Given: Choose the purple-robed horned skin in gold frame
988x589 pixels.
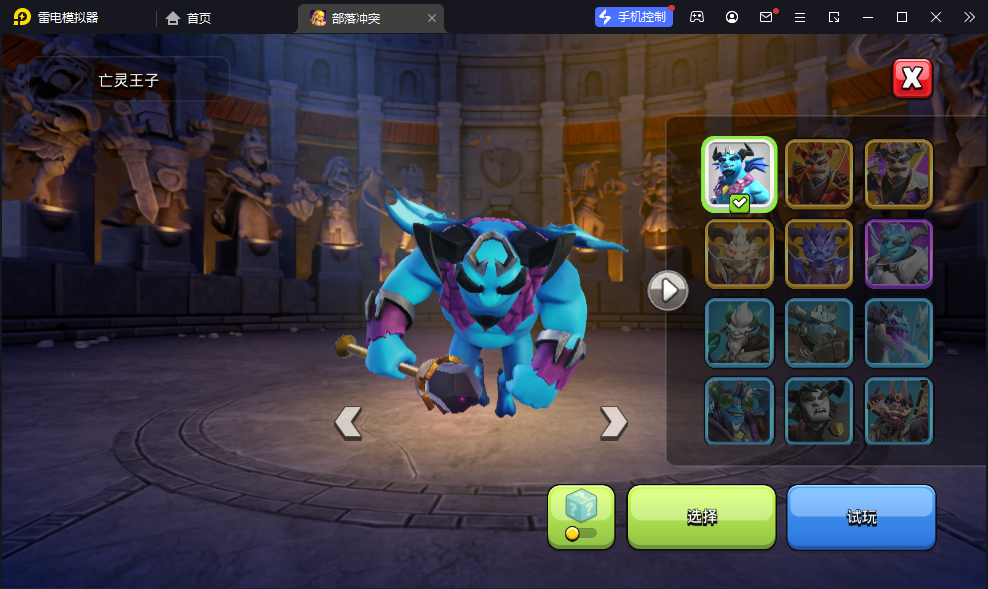Looking at the screenshot, I should [x=899, y=174].
